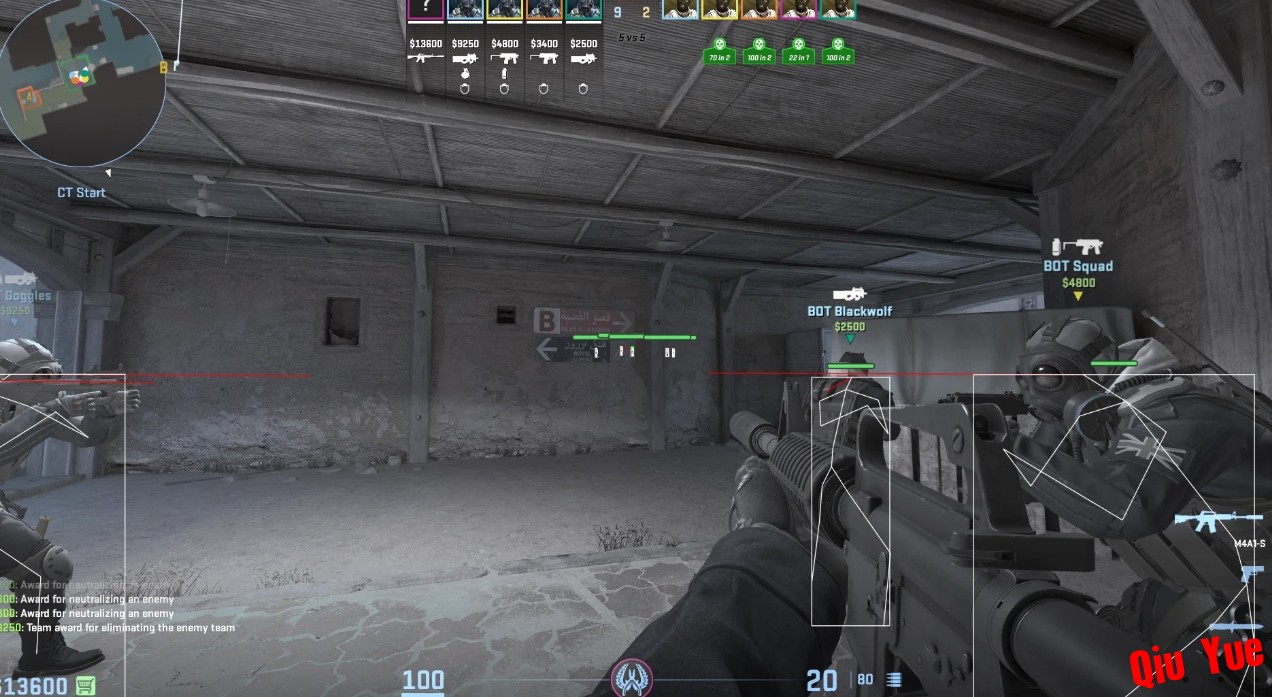Click the teammate avatar with $9250
This screenshot has height=697, width=1272.
[x=465, y=10]
